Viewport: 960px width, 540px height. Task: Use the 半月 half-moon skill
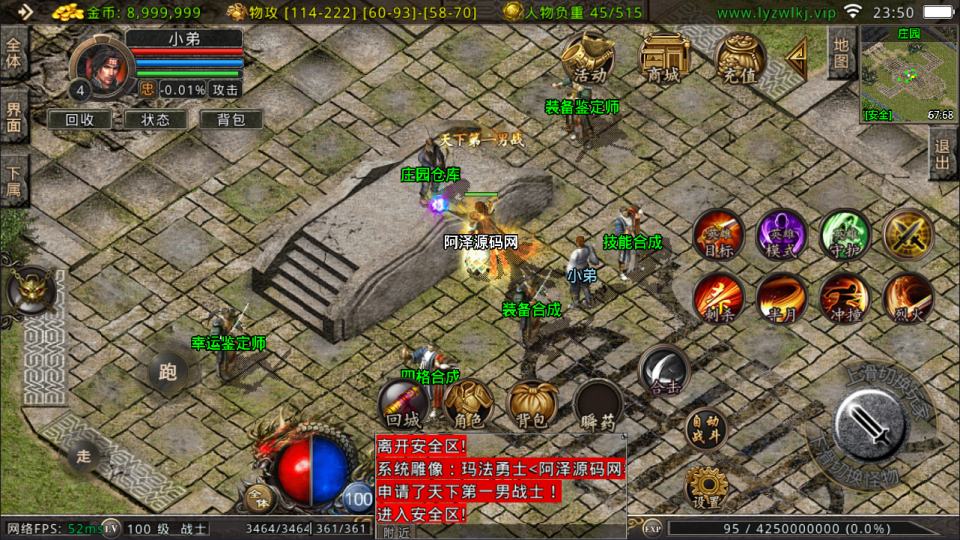click(x=781, y=297)
